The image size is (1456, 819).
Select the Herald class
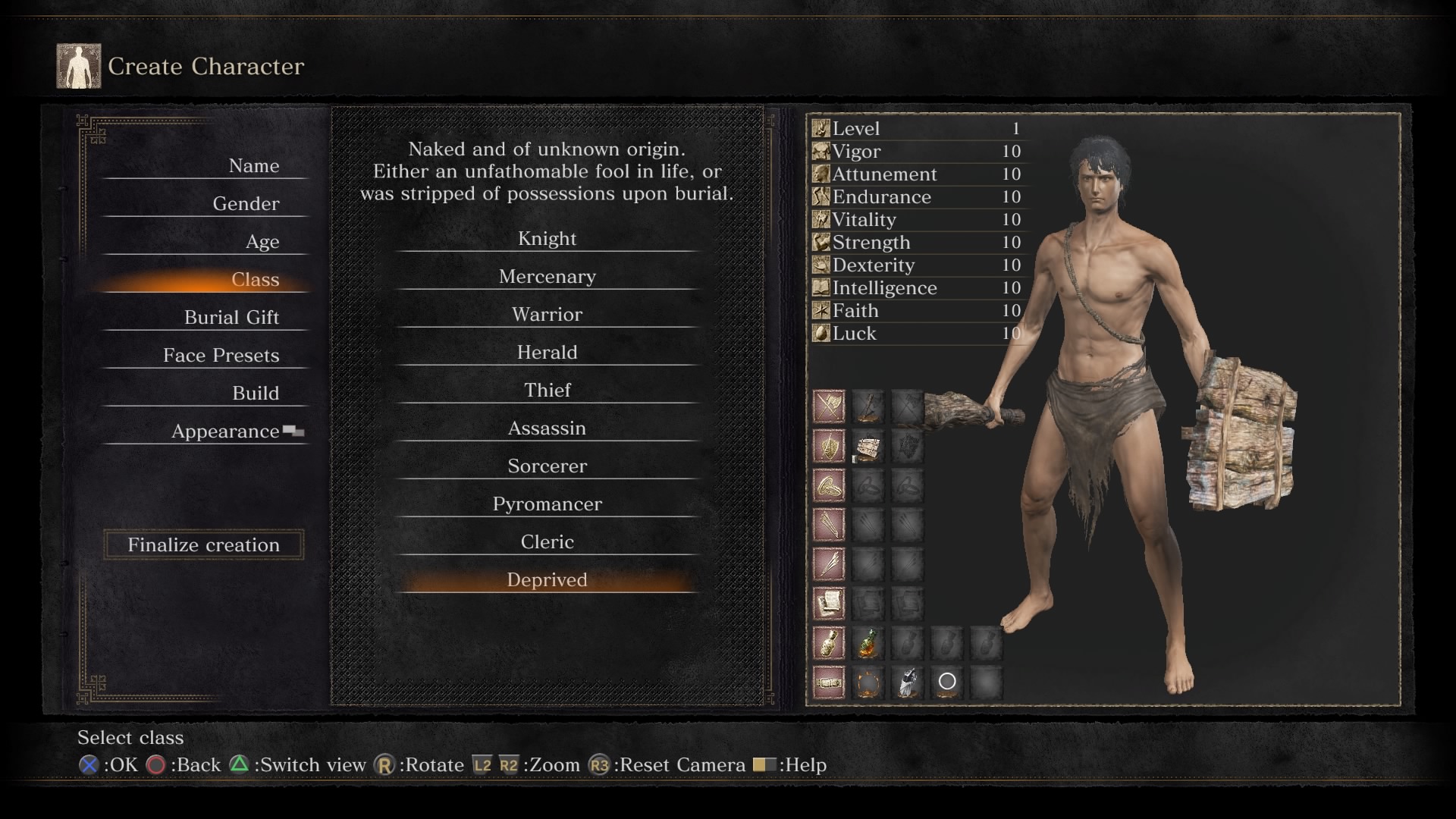pos(547,353)
